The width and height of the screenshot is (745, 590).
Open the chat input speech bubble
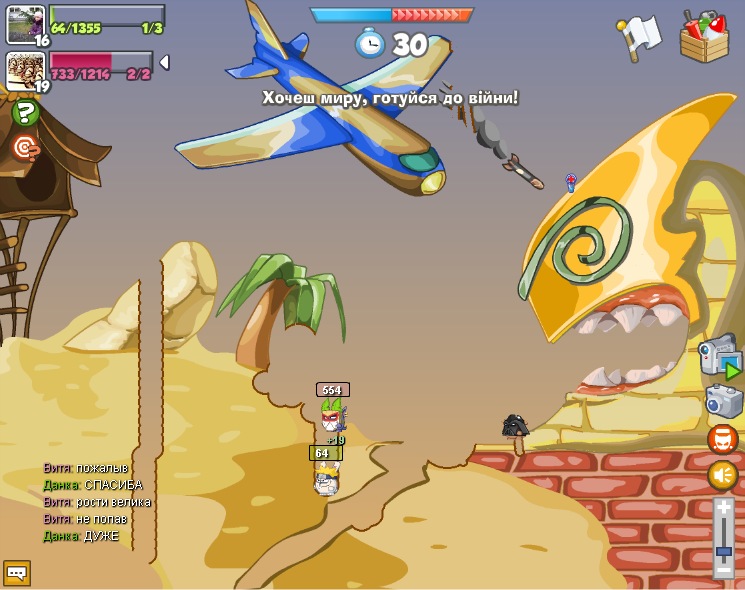click(x=17, y=572)
